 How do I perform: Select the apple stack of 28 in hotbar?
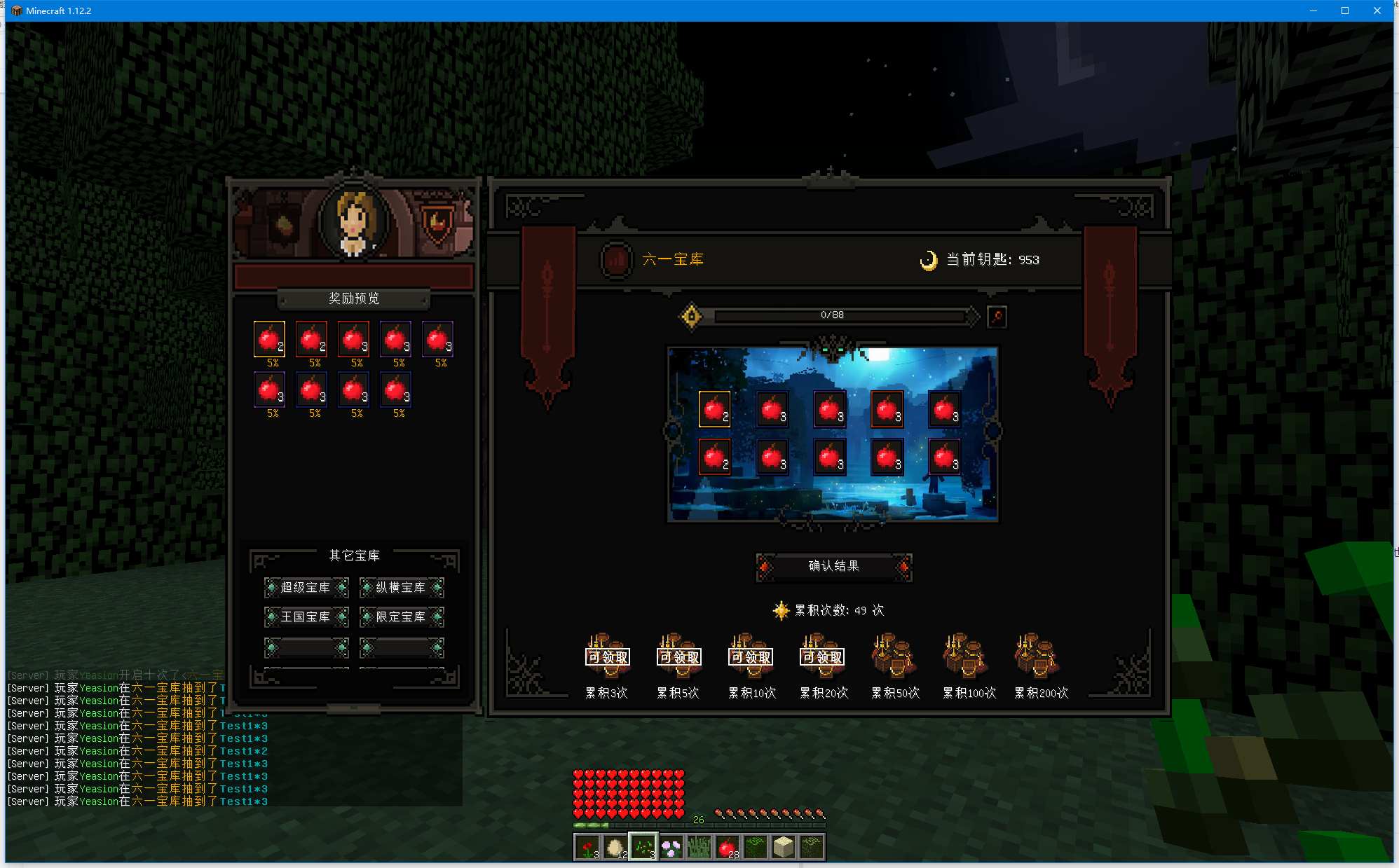pyautogui.click(x=728, y=847)
